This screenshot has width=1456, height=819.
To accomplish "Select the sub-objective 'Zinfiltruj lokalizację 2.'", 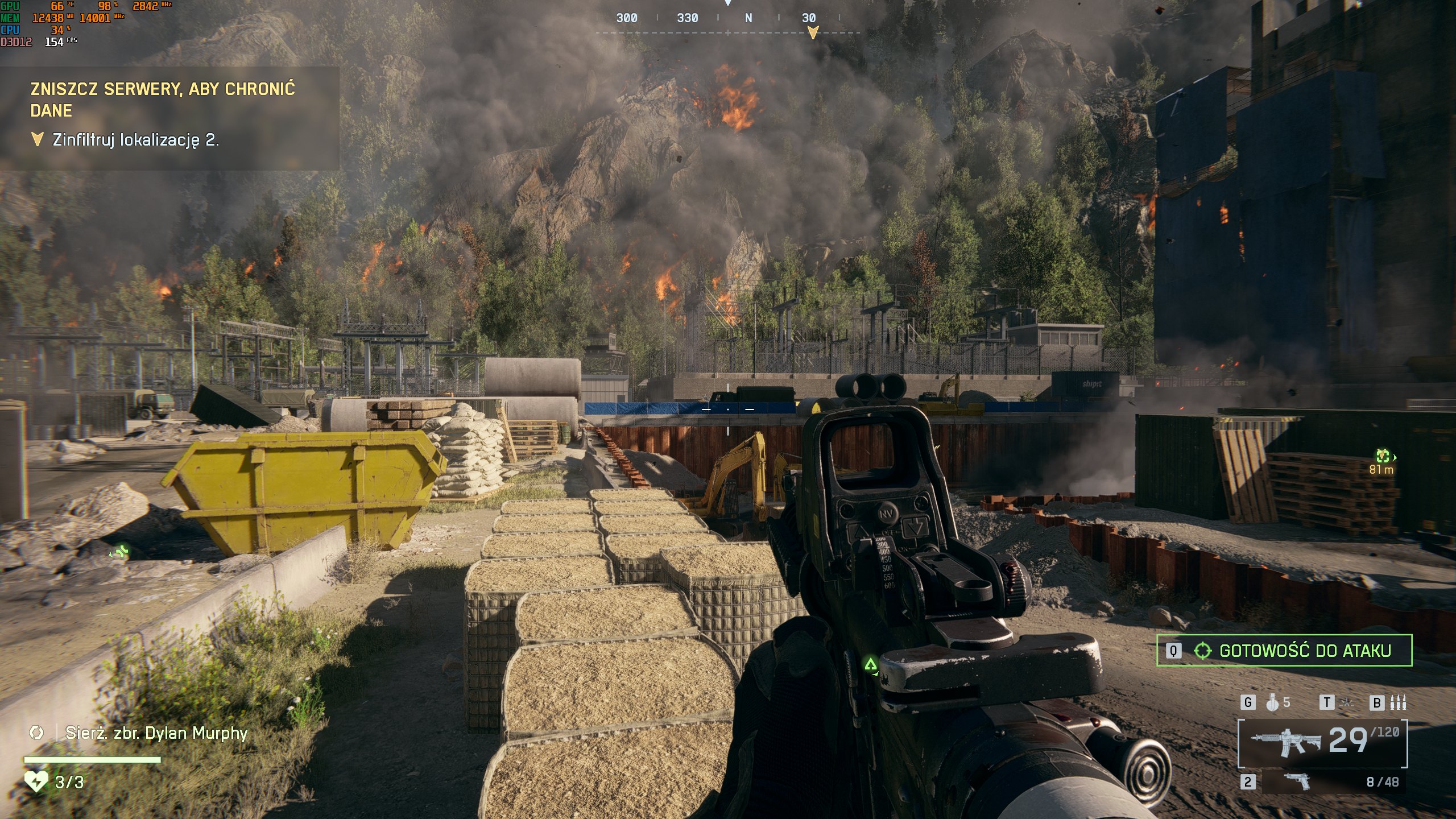I will pos(135,140).
